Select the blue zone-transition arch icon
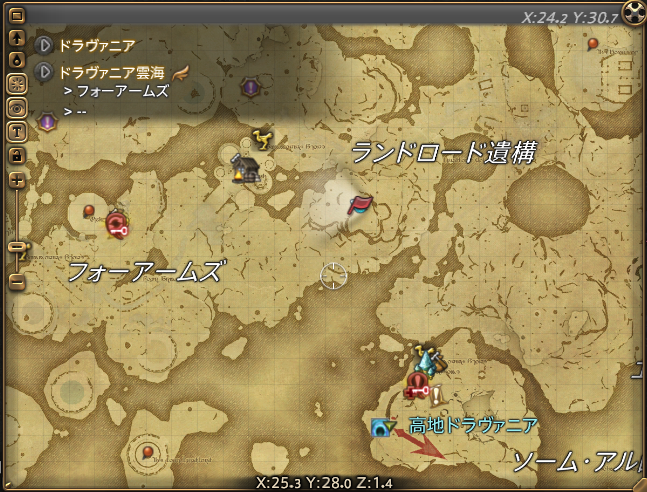This screenshot has height=492, width=647. click(380, 428)
